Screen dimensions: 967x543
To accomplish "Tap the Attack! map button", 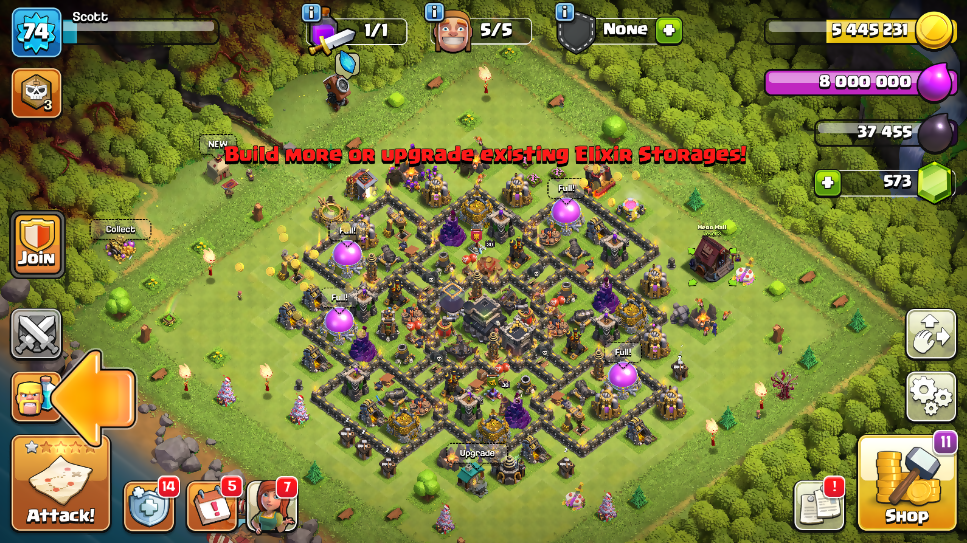I will [60, 484].
